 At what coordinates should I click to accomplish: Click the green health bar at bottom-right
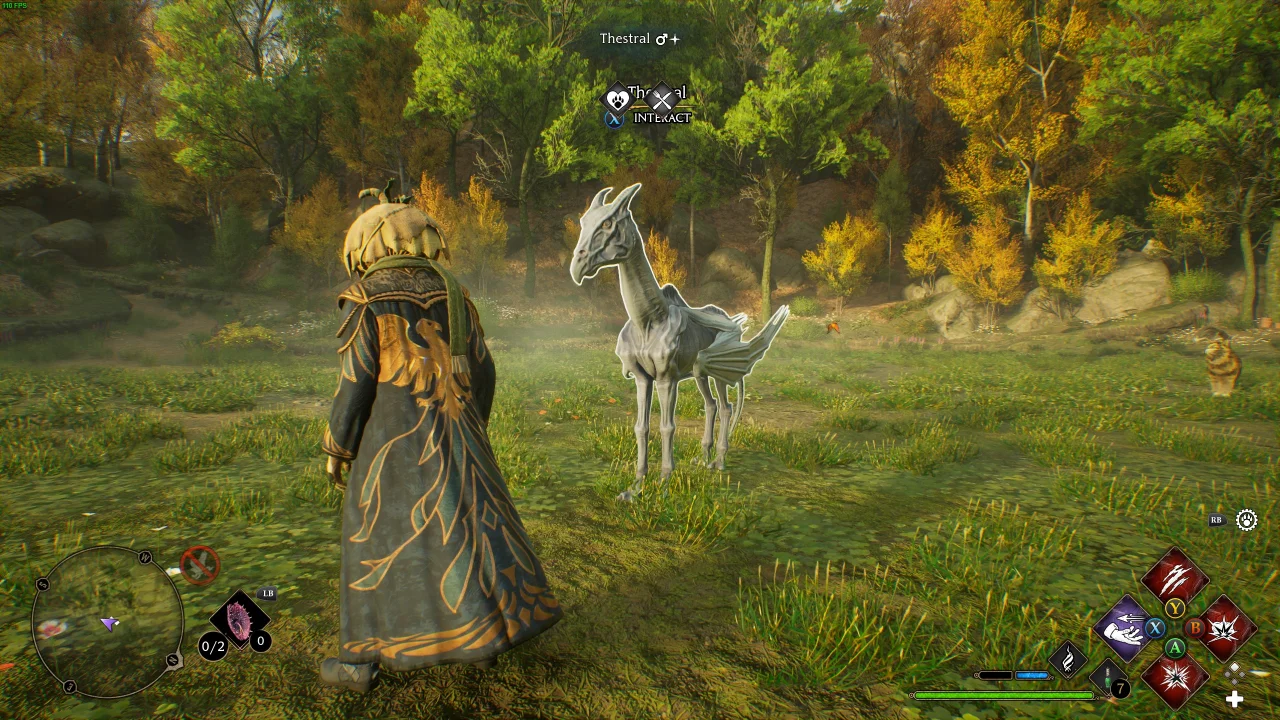pos(1005,694)
